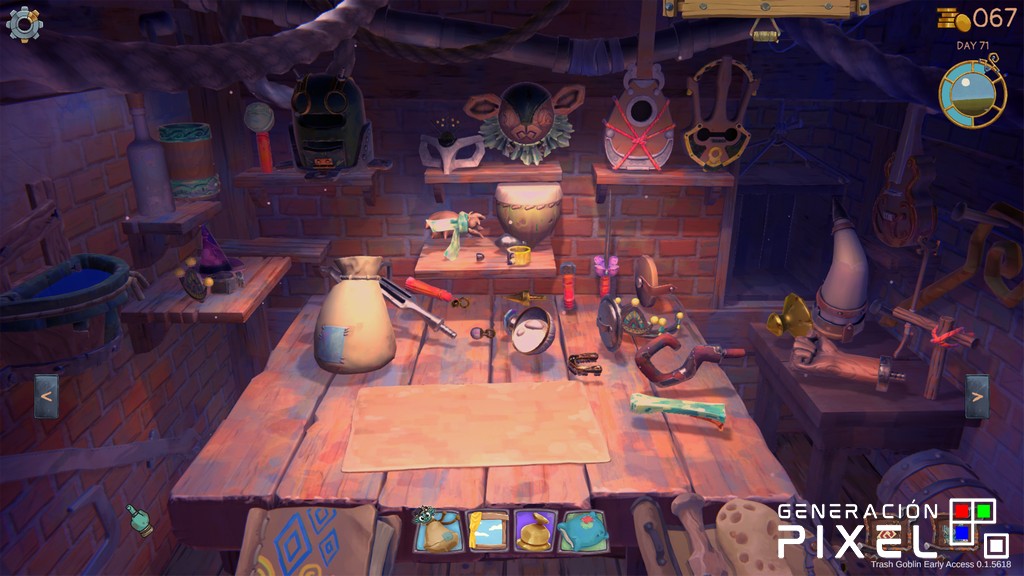Screen dimensions: 1024x576
Task: Ring the golden shop bell icon
Action: (535, 531)
